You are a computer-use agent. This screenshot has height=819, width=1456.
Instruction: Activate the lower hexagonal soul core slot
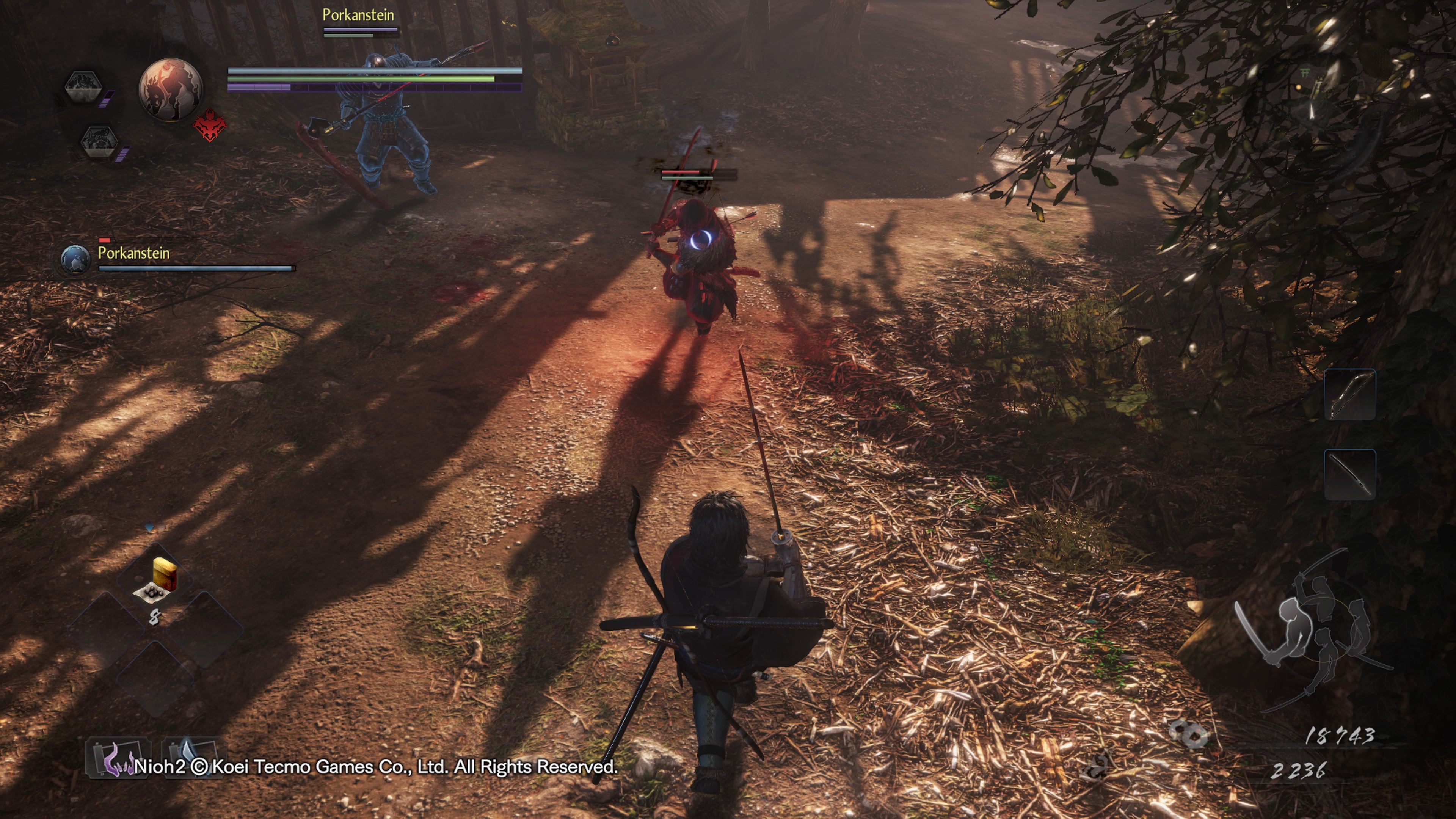pyautogui.click(x=99, y=141)
